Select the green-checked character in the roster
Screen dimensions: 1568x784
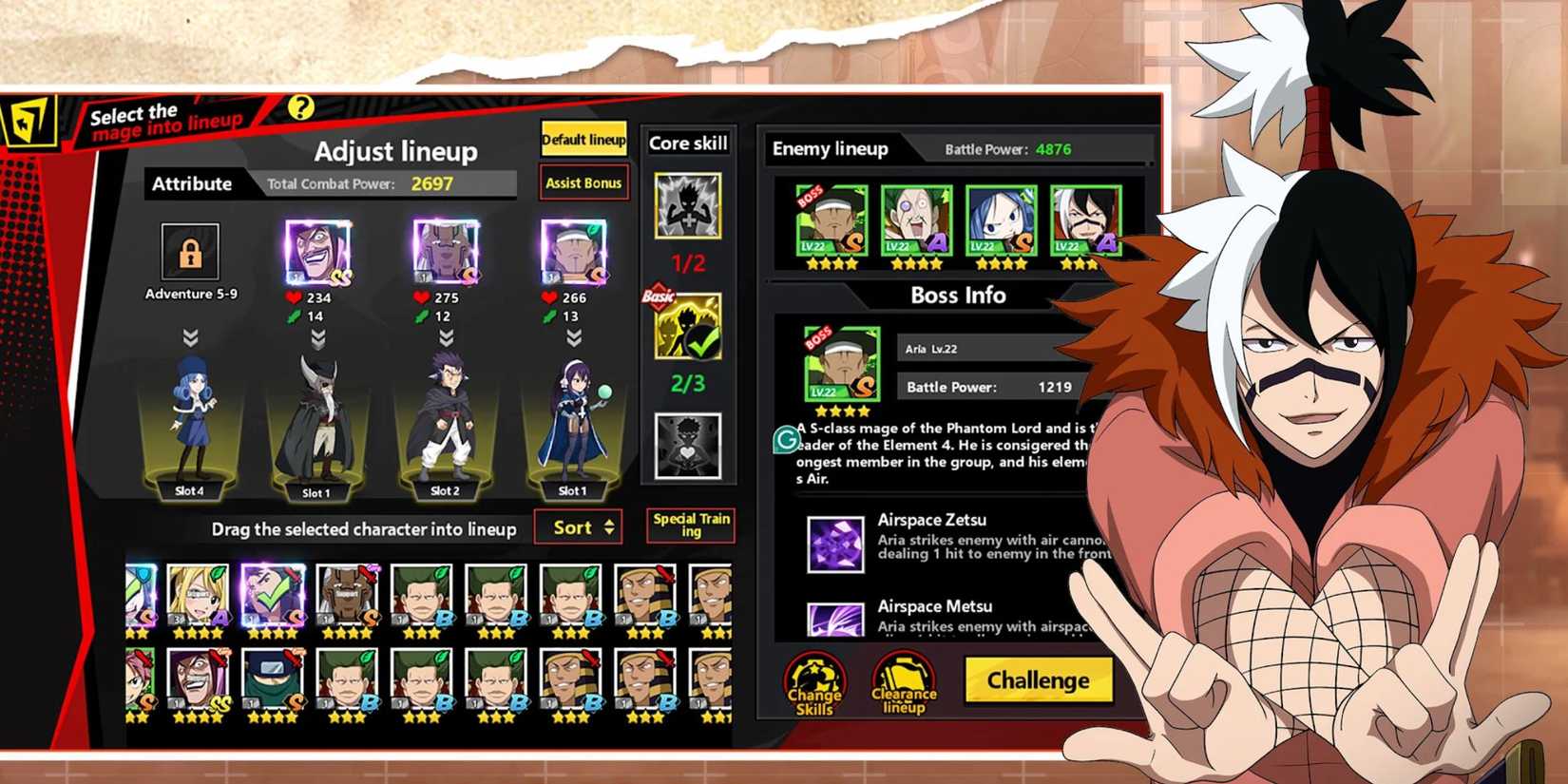click(x=273, y=594)
